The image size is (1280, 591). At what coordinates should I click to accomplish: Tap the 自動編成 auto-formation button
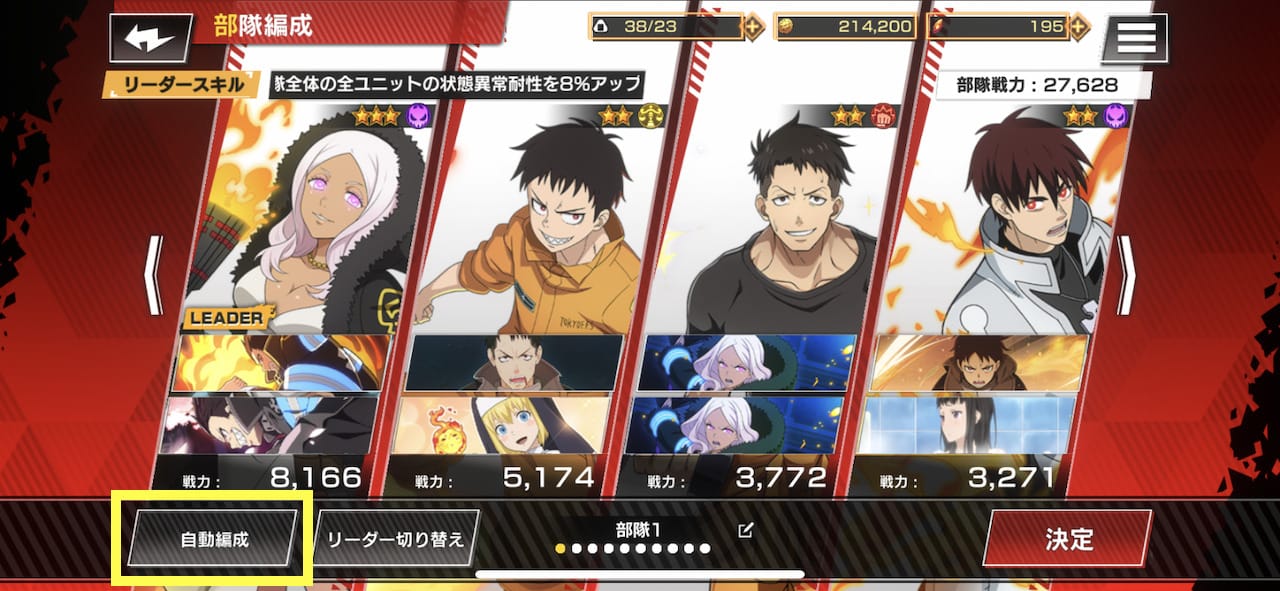tap(213, 539)
